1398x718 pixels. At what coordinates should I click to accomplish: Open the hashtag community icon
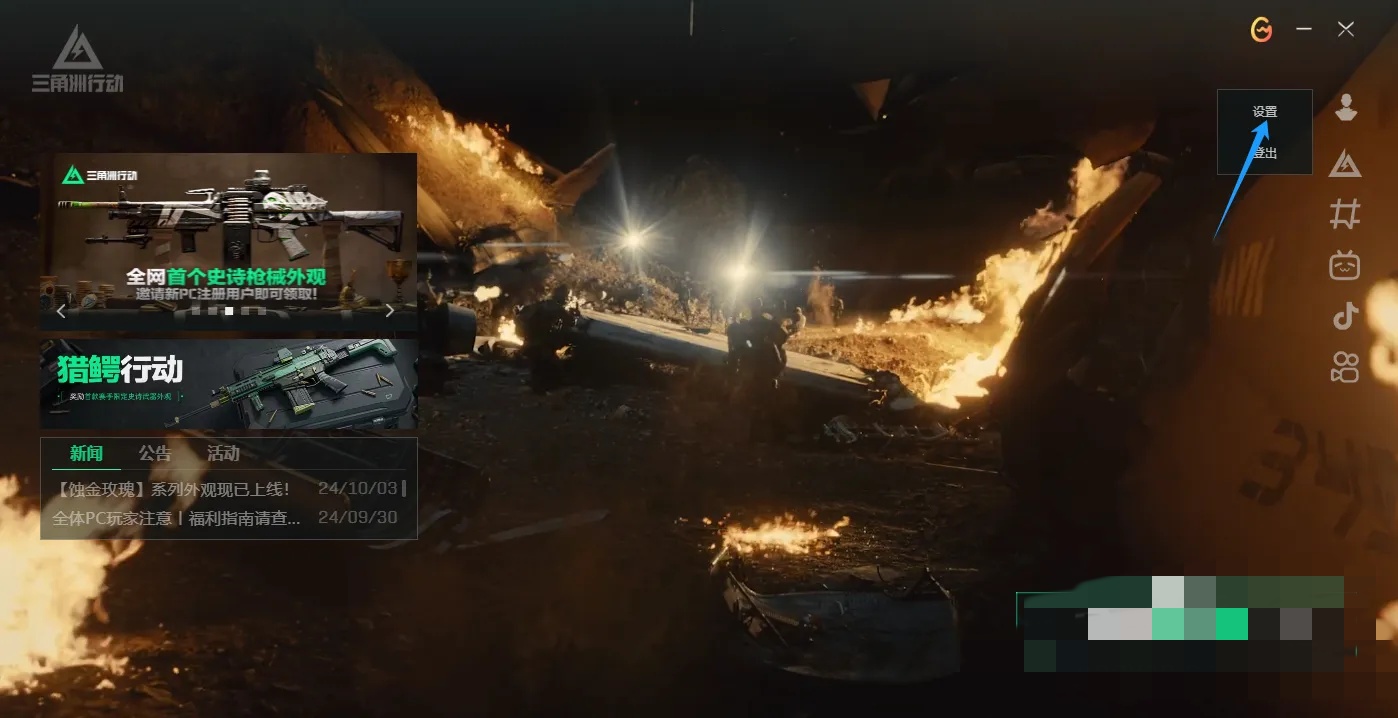click(x=1346, y=213)
